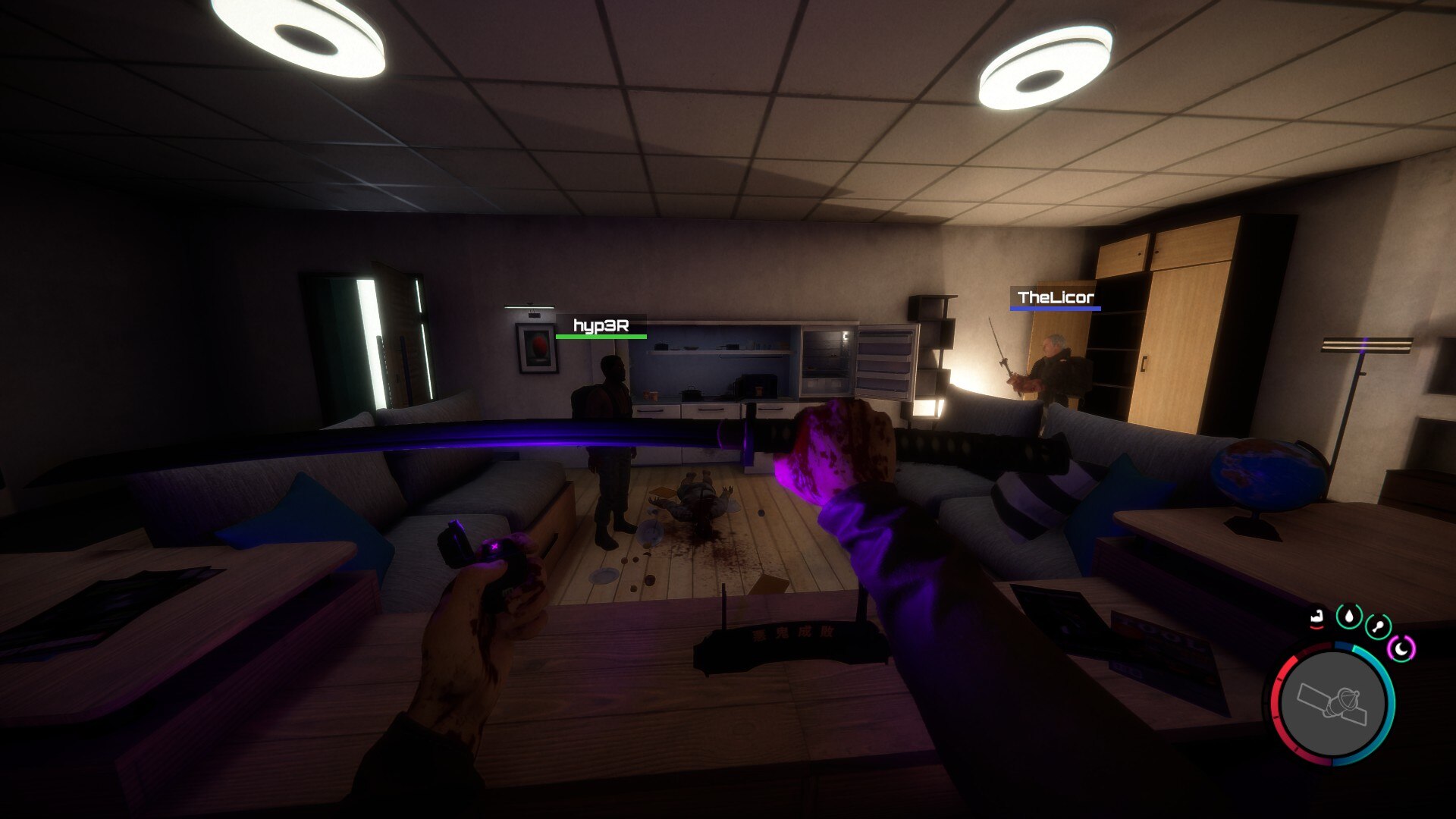Select the crescent moon rest icon

pyautogui.click(x=1401, y=648)
